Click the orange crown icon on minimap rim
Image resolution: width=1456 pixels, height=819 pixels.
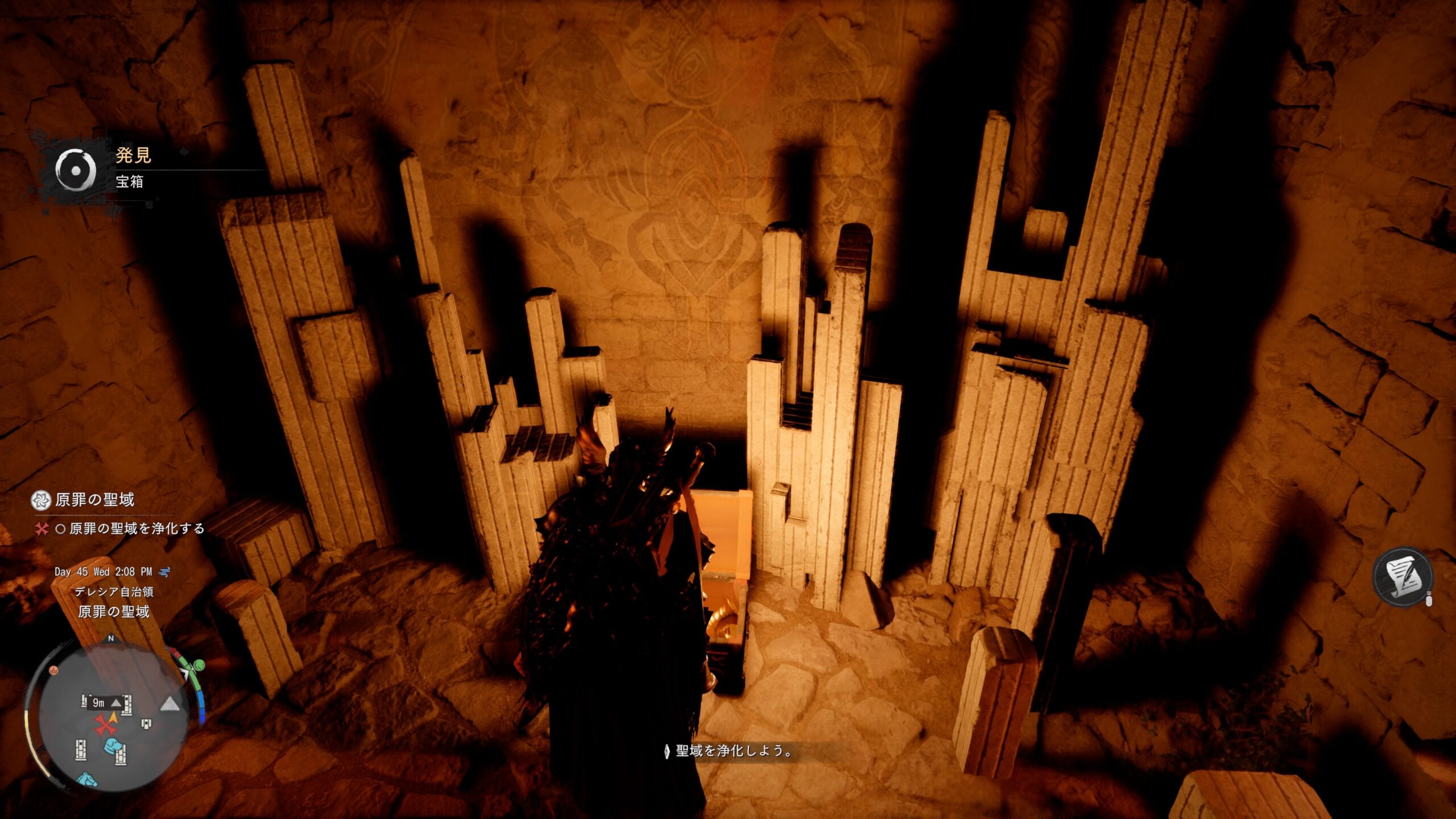click(x=54, y=670)
